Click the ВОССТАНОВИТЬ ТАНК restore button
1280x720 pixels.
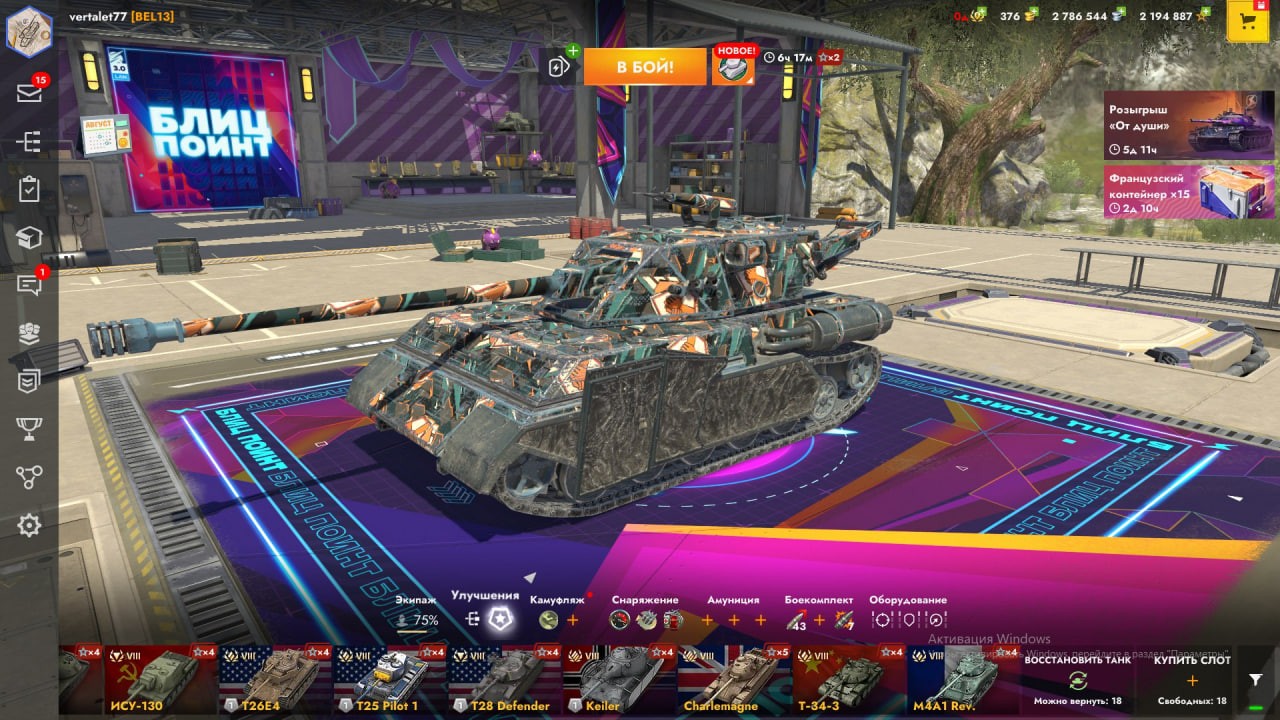pos(1076,680)
